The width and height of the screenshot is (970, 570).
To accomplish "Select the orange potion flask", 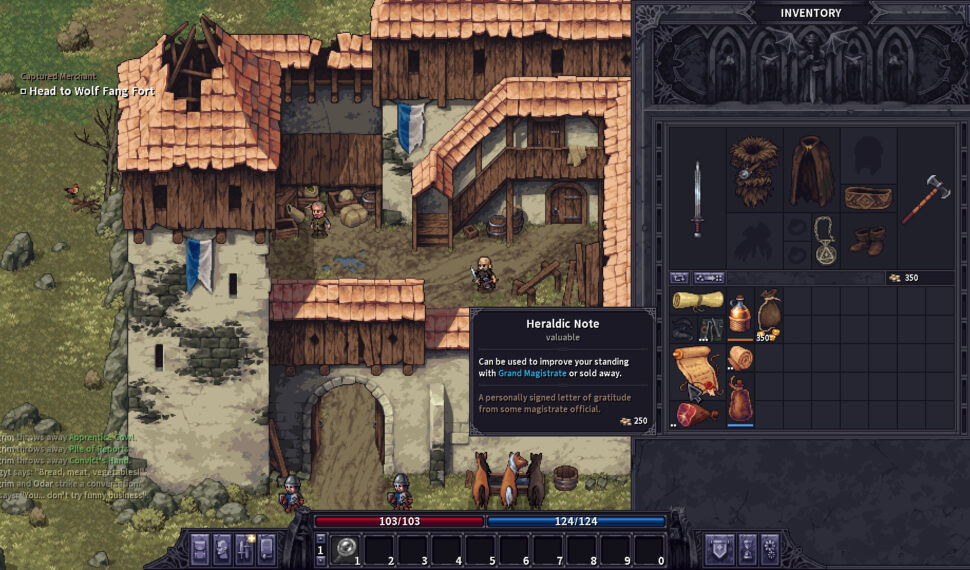I will point(740,314).
